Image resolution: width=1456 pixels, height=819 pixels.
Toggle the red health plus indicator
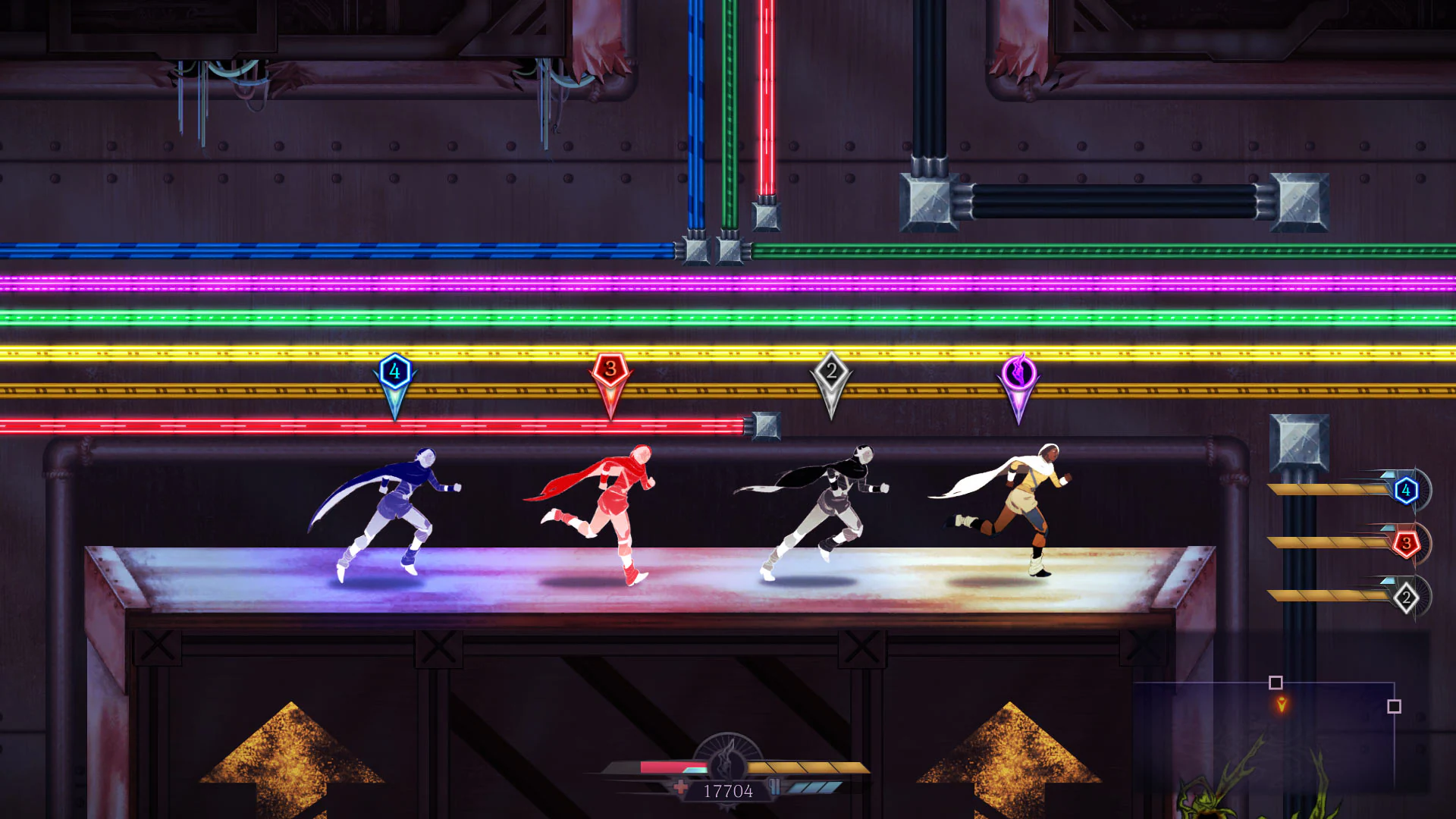[x=679, y=787]
